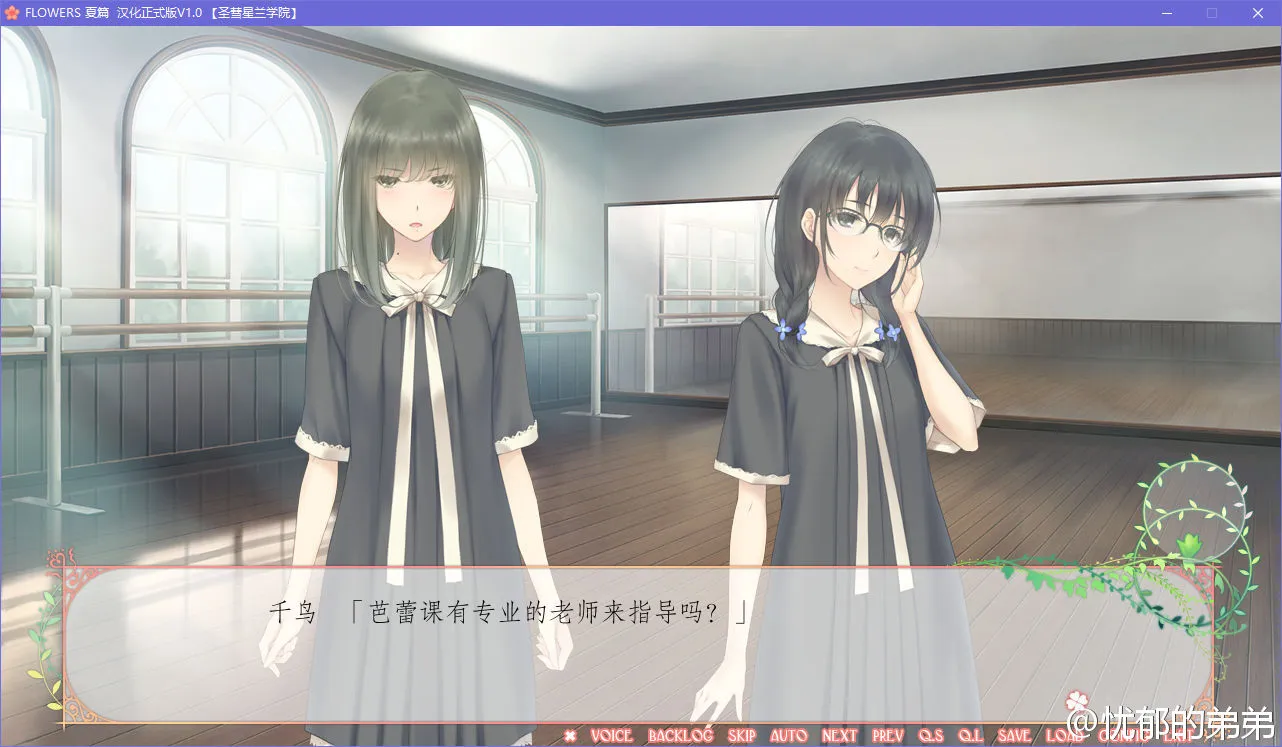
Task: Maximize the game window
Action: click(1212, 12)
